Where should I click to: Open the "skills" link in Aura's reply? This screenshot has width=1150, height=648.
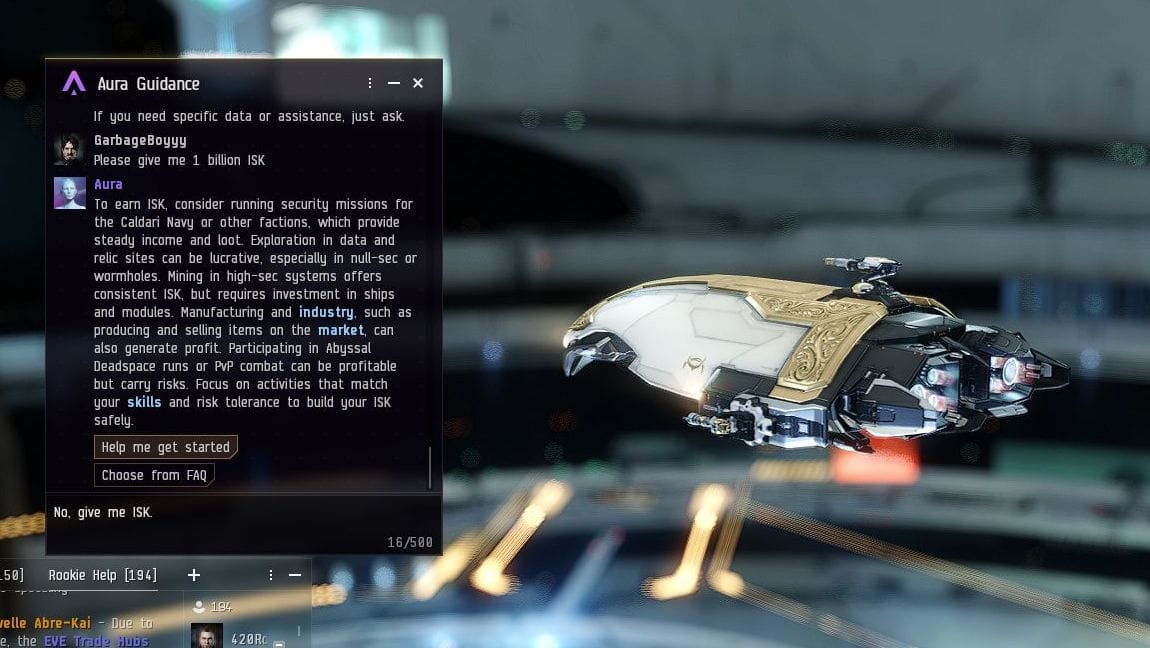coord(144,402)
